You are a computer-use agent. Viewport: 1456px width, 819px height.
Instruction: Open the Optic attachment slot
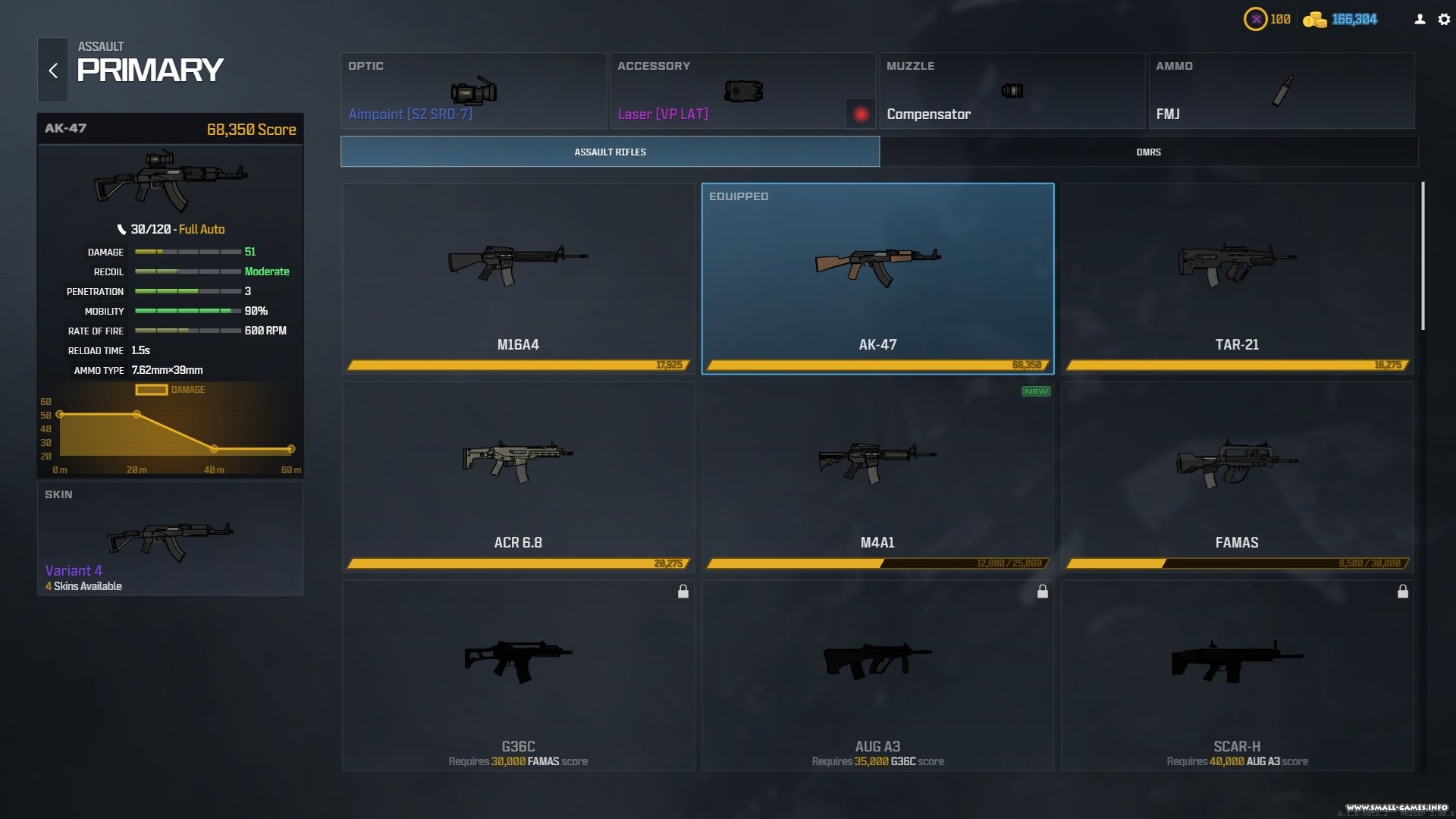[473, 91]
